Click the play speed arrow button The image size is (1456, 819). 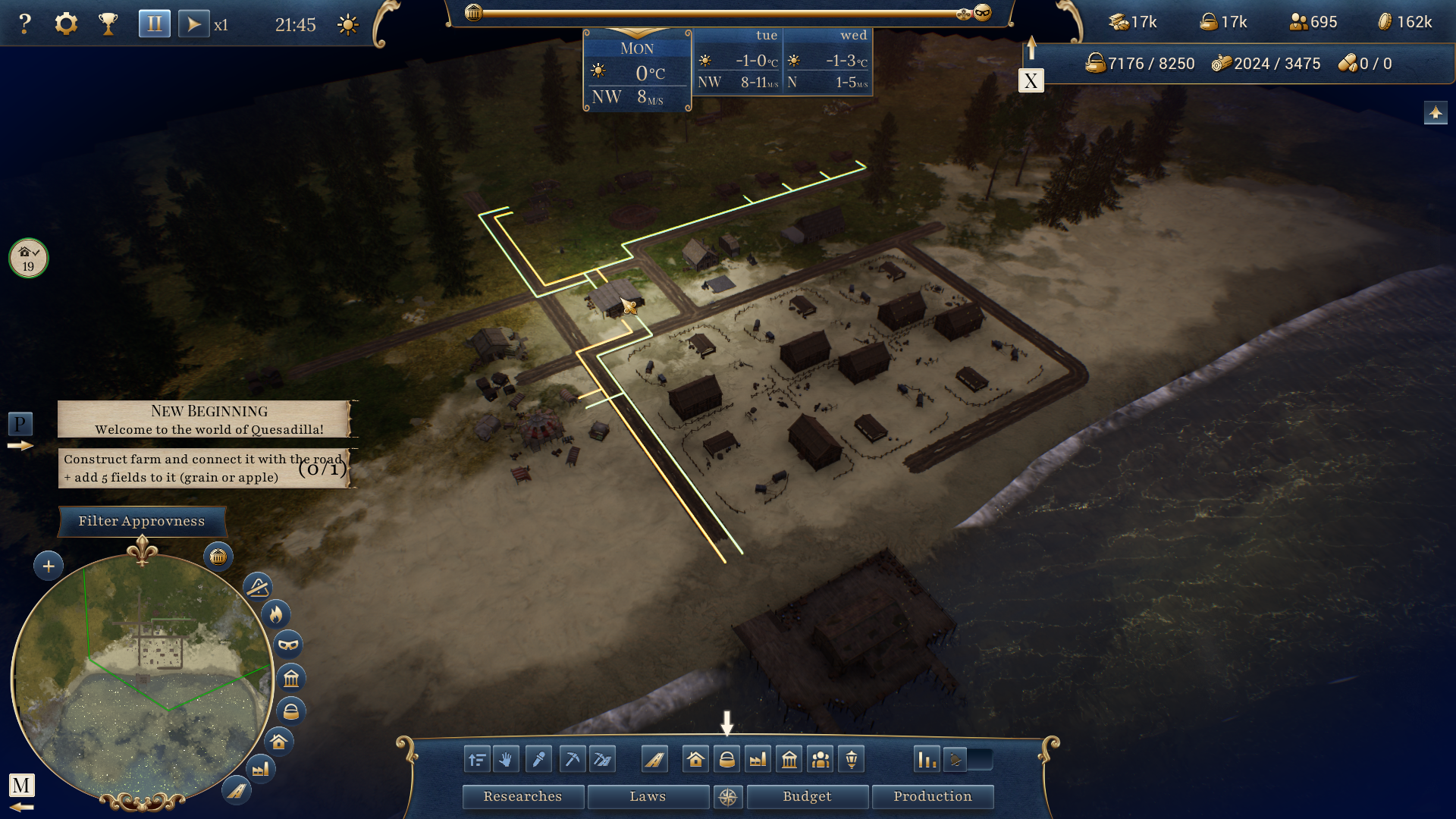[x=193, y=24]
